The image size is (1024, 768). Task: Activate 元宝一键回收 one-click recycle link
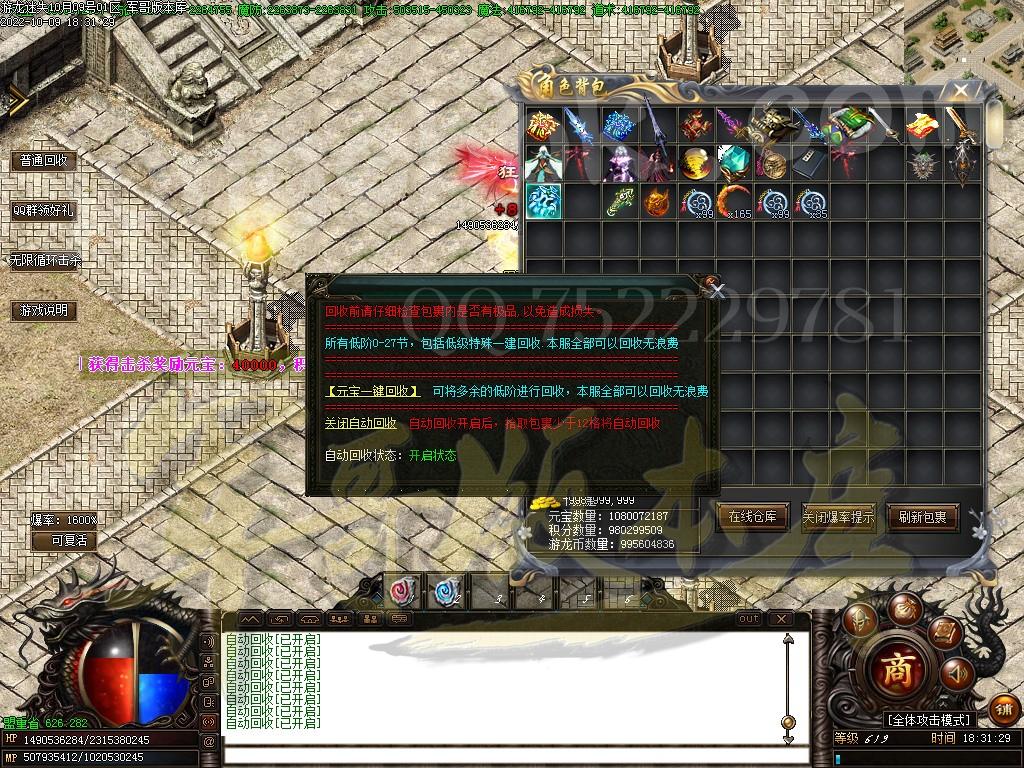click(374, 392)
